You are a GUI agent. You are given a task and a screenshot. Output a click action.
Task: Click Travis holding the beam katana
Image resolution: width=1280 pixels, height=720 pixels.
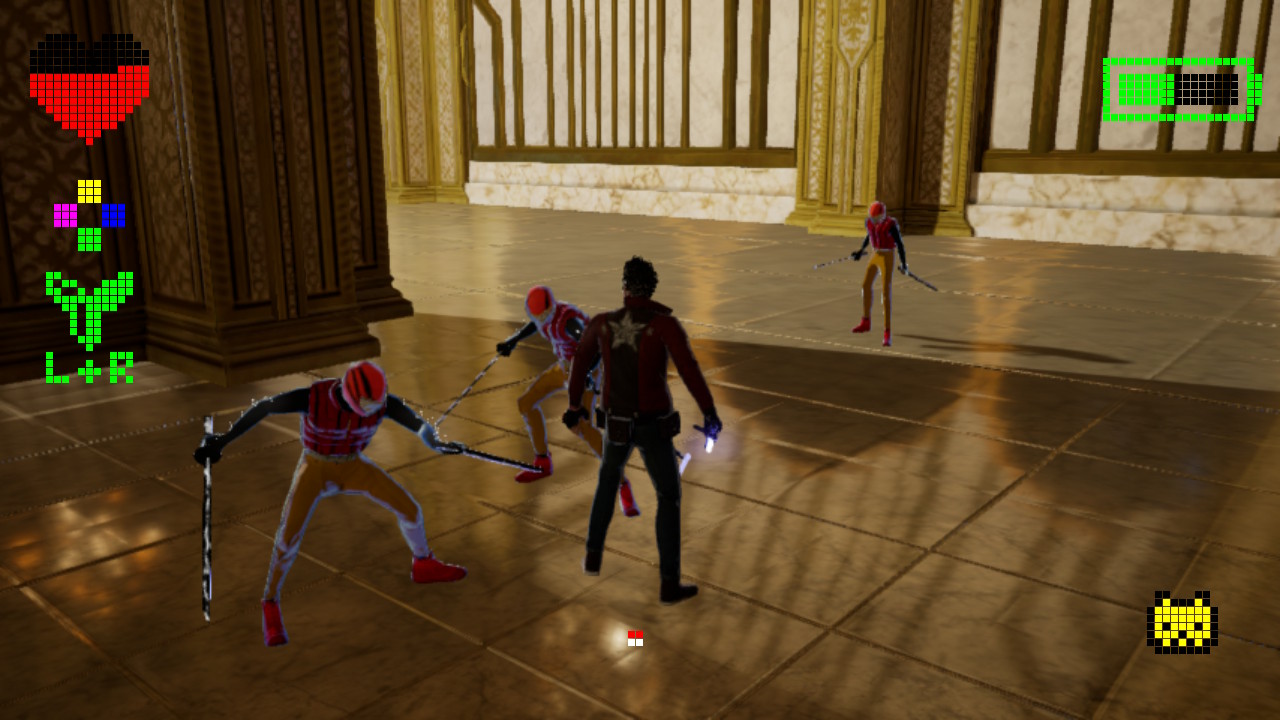click(x=635, y=420)
